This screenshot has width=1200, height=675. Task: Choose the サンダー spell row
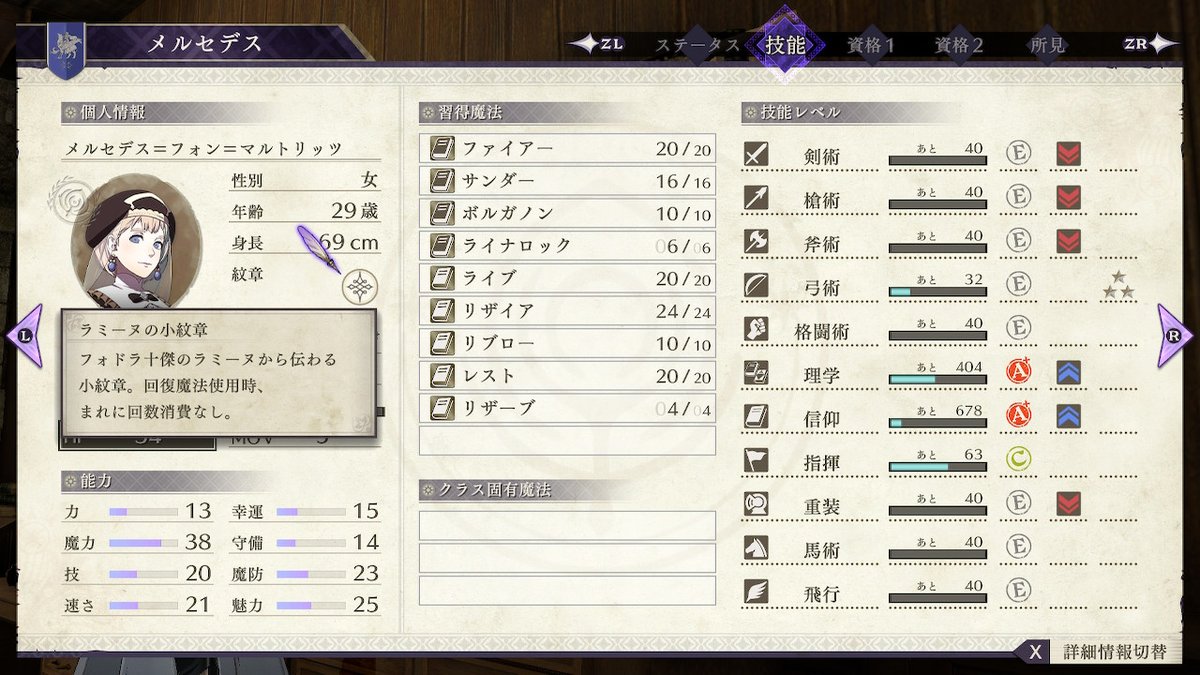[x=567, y=181]
